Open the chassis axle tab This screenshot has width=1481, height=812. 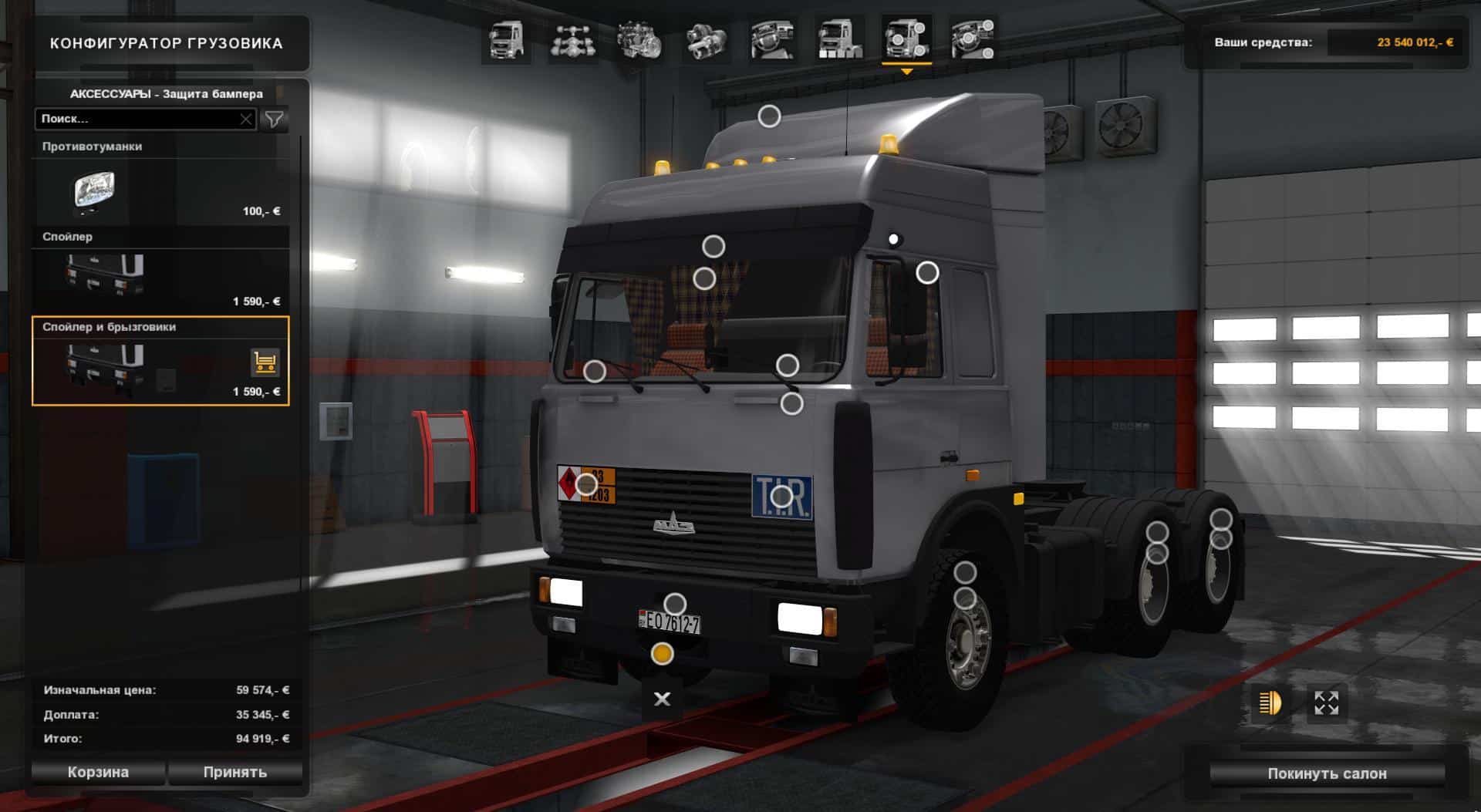[573, 39]
